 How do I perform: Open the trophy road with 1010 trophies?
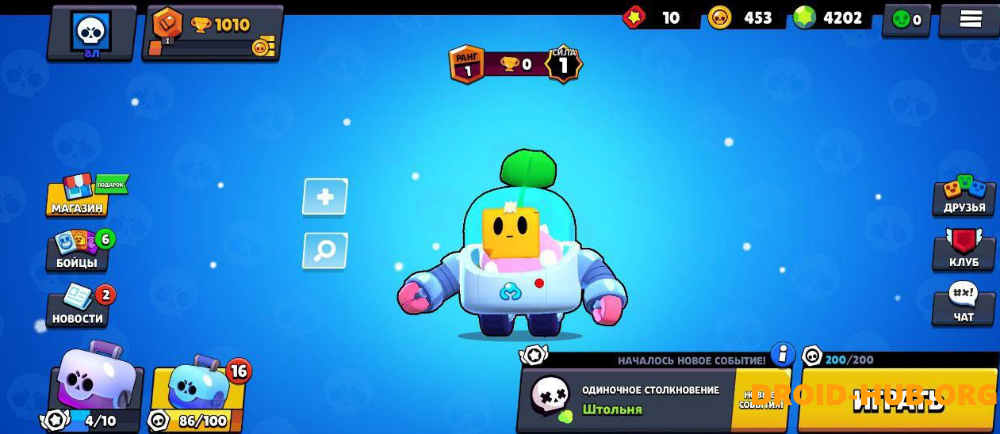pos(213,32)
